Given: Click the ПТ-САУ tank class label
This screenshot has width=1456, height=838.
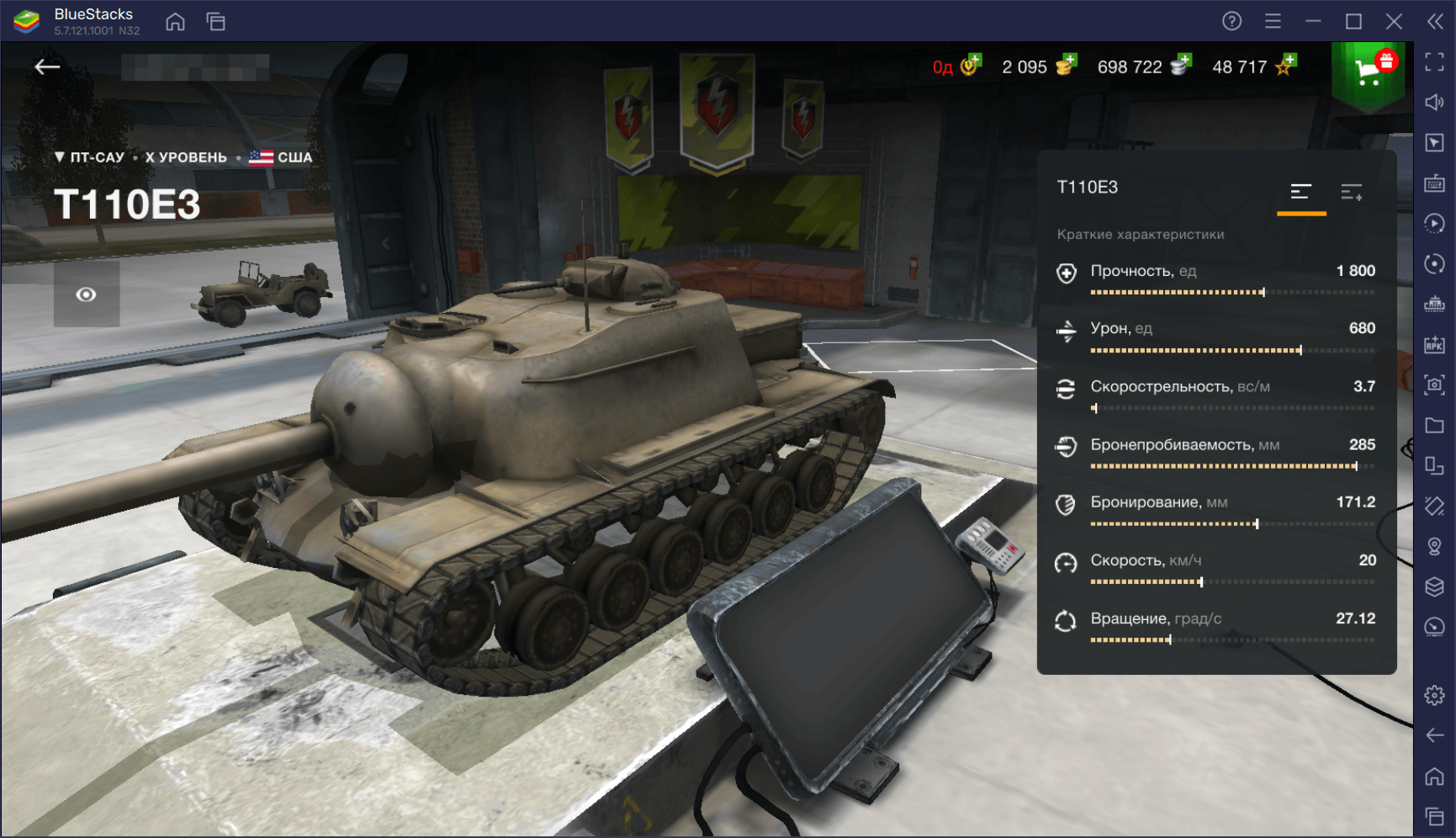Looking at the screenshot, I should [90, 157].
